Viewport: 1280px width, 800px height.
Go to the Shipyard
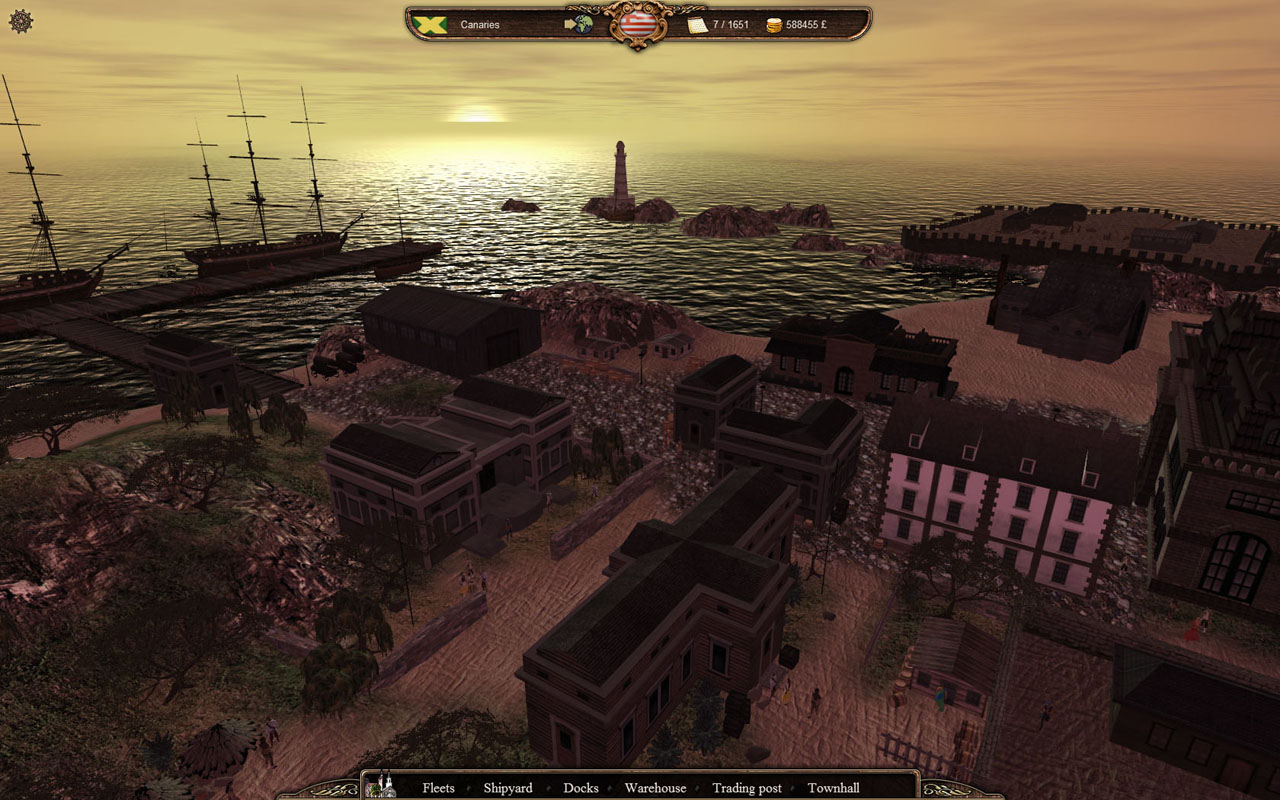[508, 788]
